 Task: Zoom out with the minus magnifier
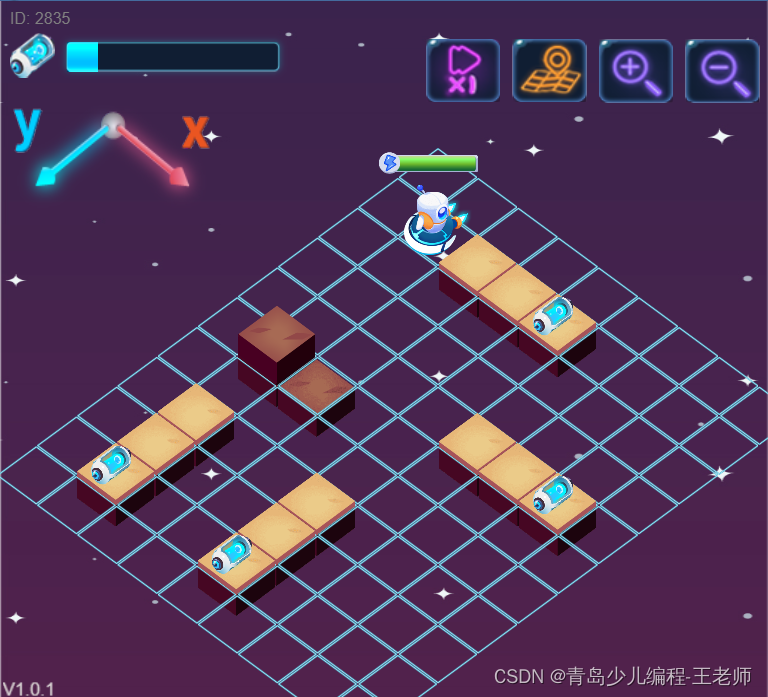(722, 70)
